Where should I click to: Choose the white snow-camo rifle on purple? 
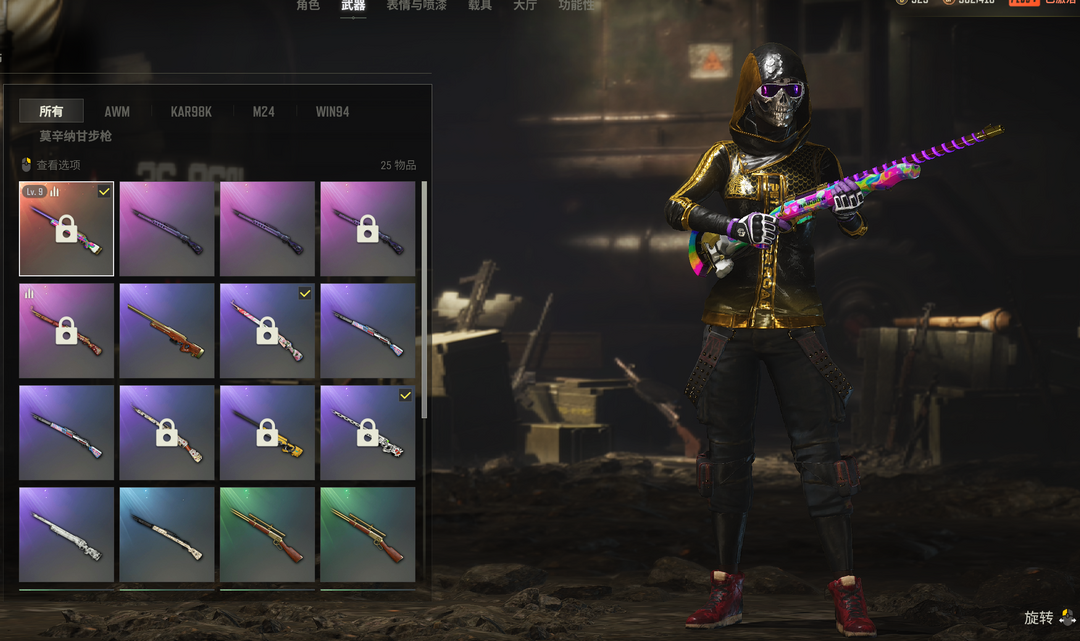click(x=66, y=535)
